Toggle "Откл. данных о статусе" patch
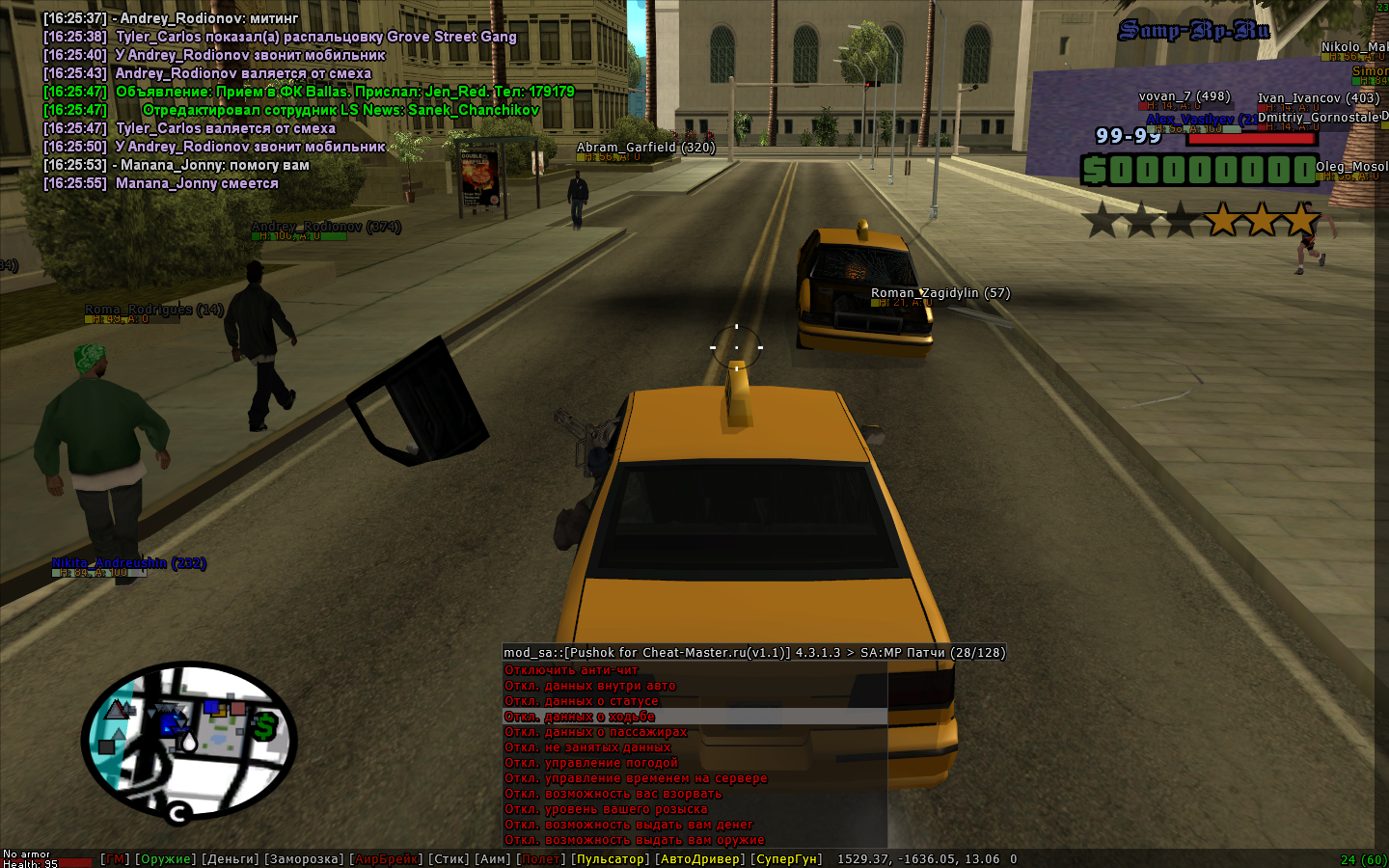Image resolution: width=1389 pixels, height=868 pixels. pos(582,701)
